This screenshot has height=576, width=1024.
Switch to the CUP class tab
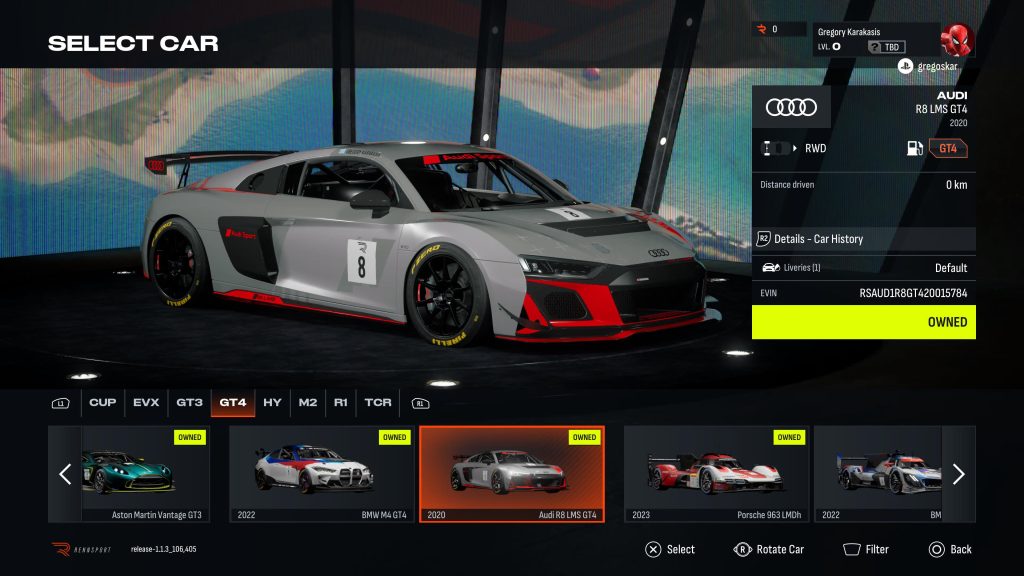pyautogui.click(x=102, y=403)
